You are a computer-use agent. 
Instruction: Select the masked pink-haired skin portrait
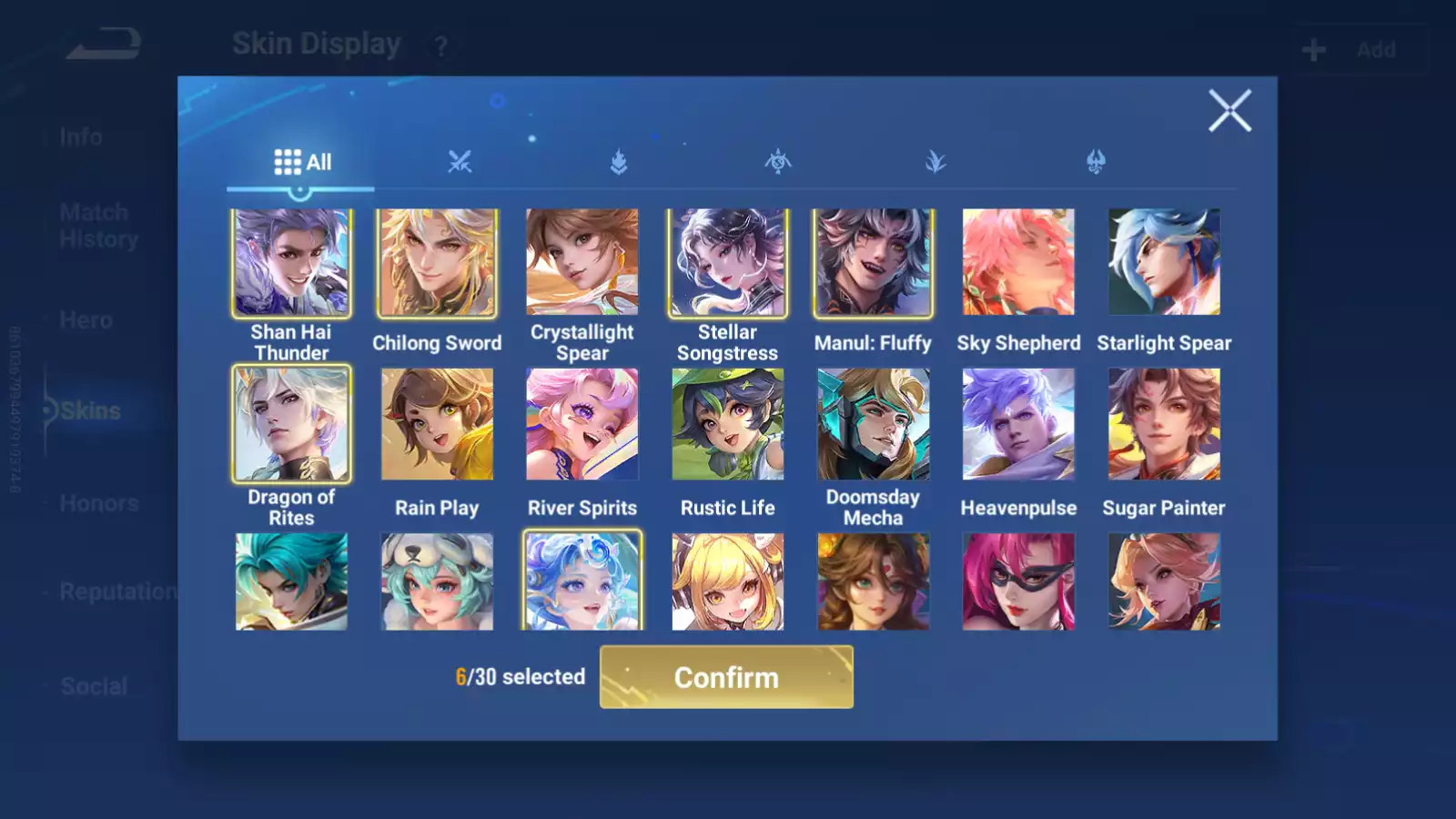pos(1018,581)
